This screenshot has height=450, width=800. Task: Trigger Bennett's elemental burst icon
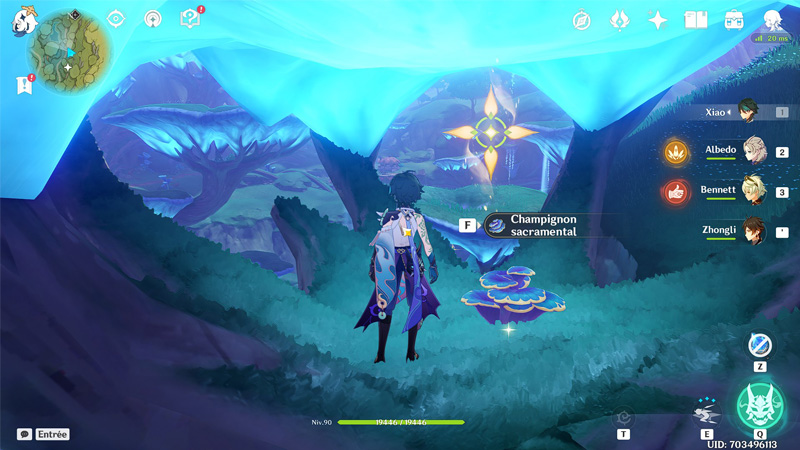pos(677,191)
